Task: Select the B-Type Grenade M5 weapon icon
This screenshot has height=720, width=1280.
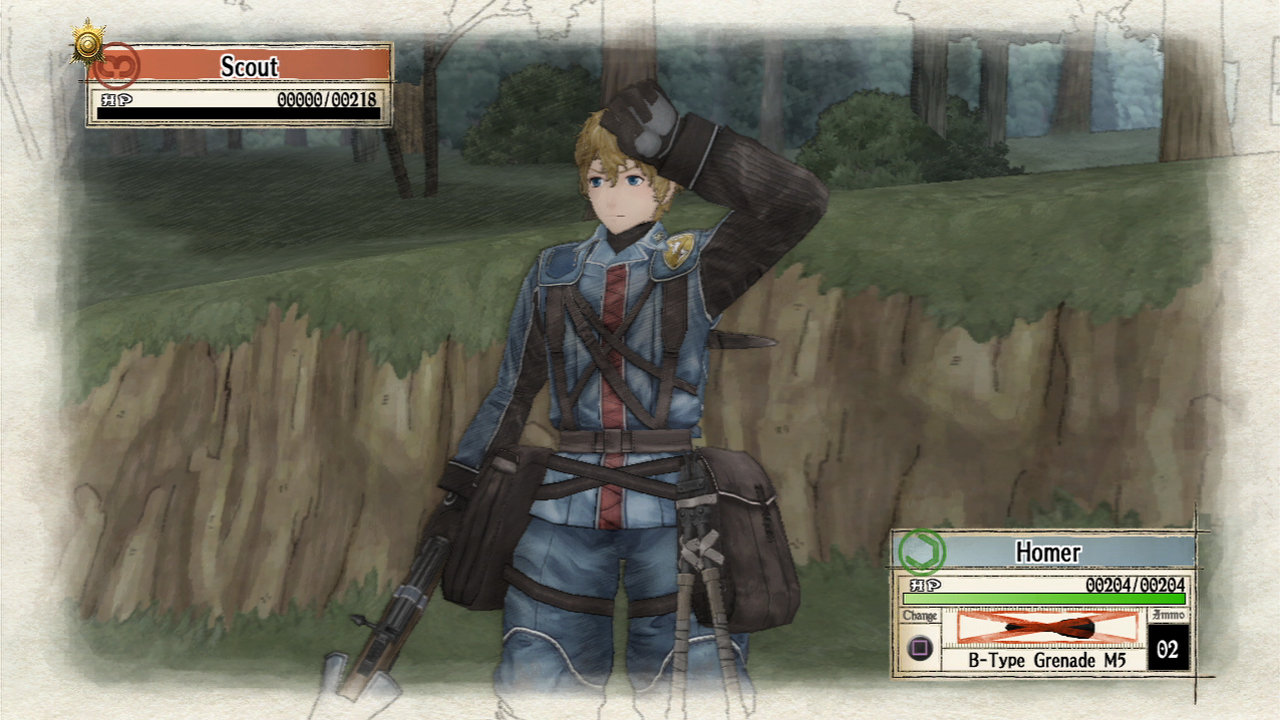Action: click(x=1047, y=627)
